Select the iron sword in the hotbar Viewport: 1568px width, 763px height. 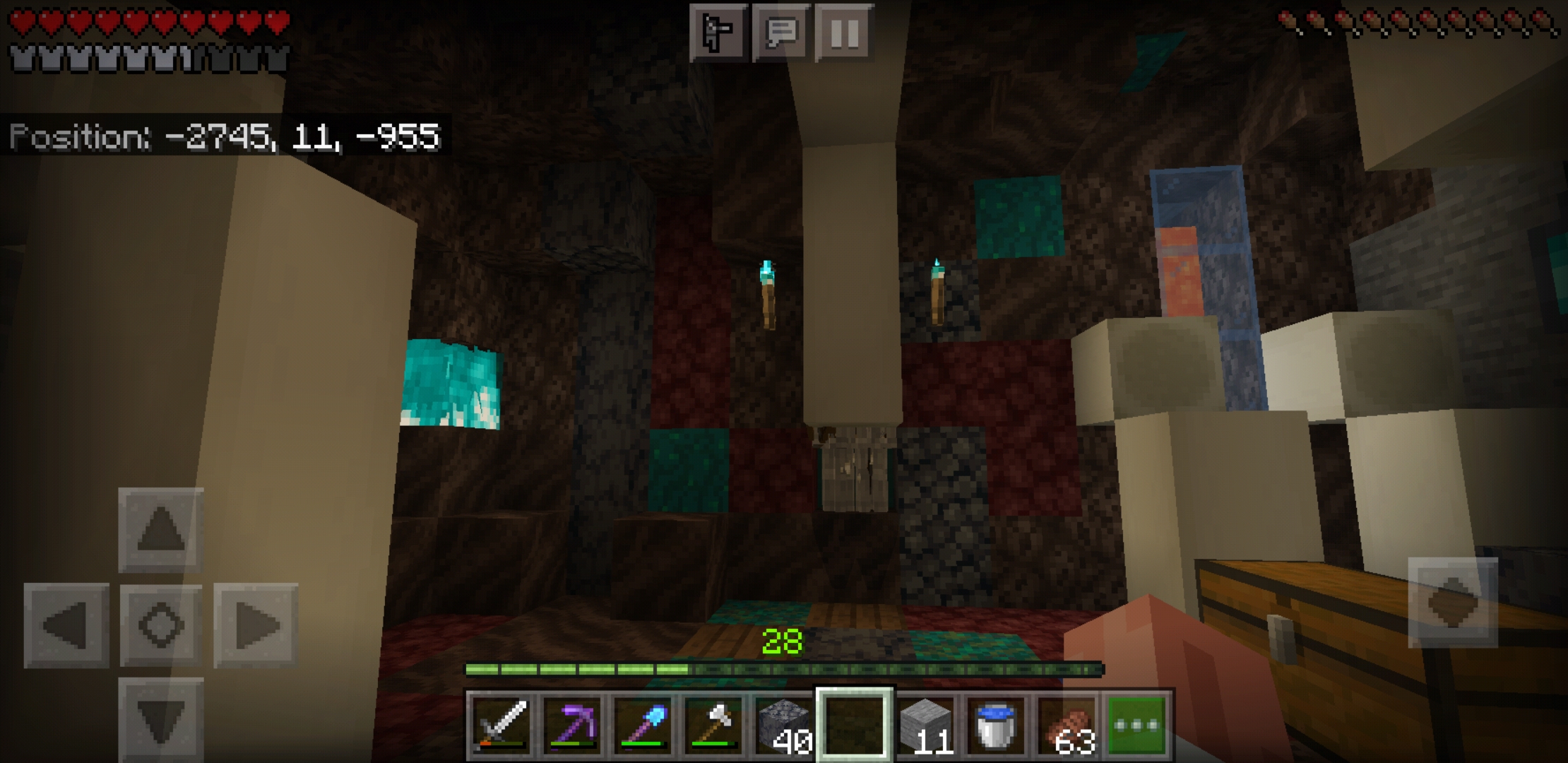pyautogui.click(x=503, y=723)
